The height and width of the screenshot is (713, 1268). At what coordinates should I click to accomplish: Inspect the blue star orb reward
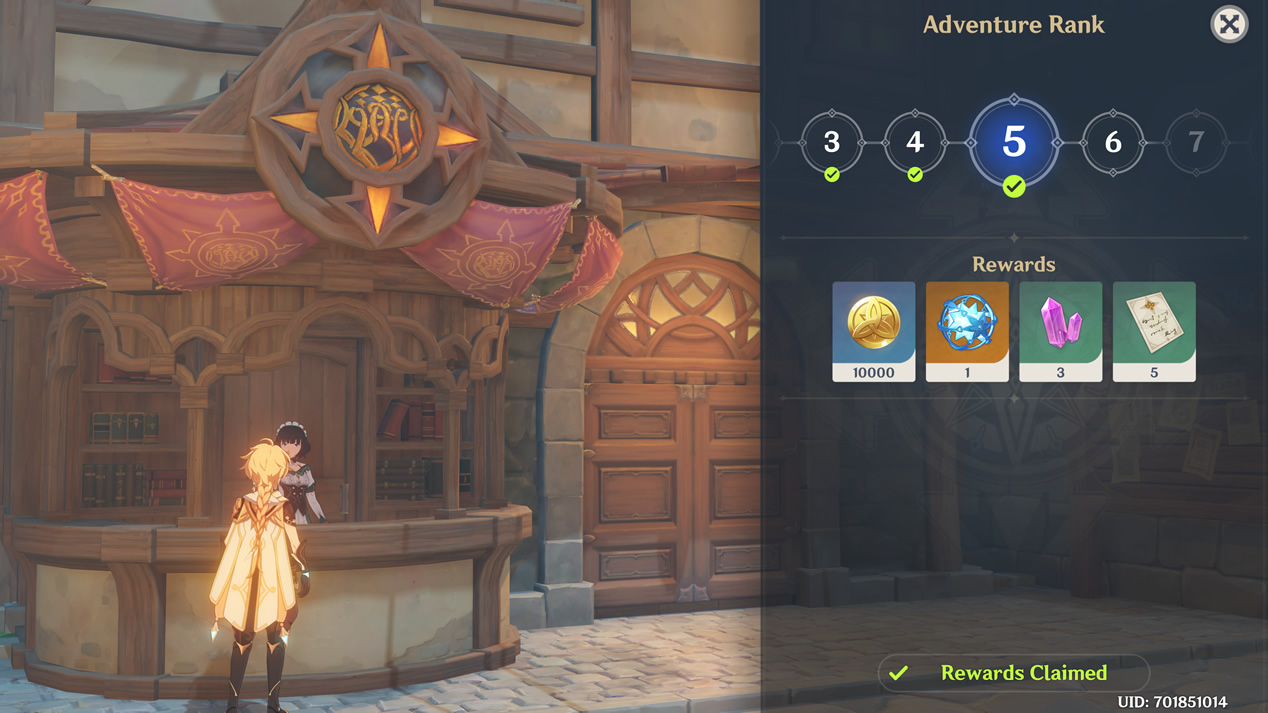[x=967, y=331]
